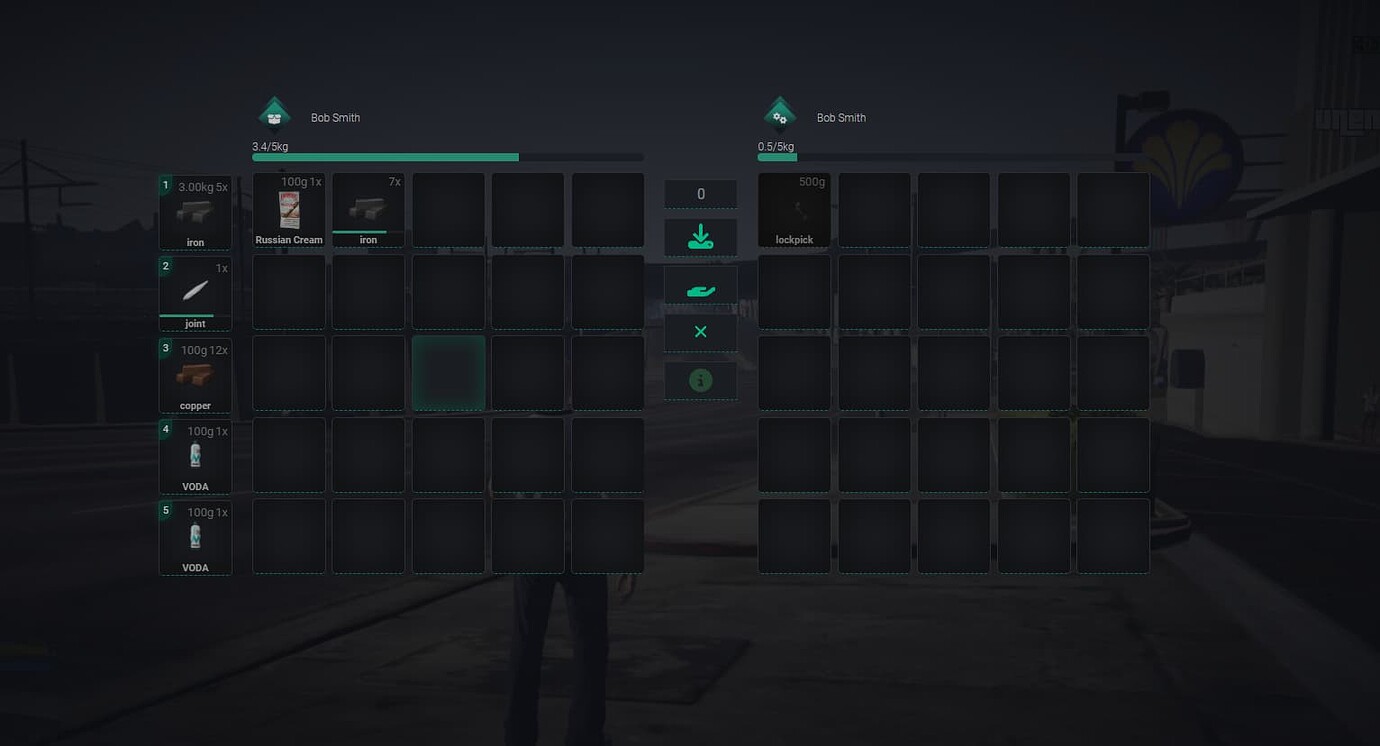The height and width of the screenshot is (746, 1380).
Task: Select the VODA bottle in slot 5
Action: pyautogui.click(x=195, y=537)
